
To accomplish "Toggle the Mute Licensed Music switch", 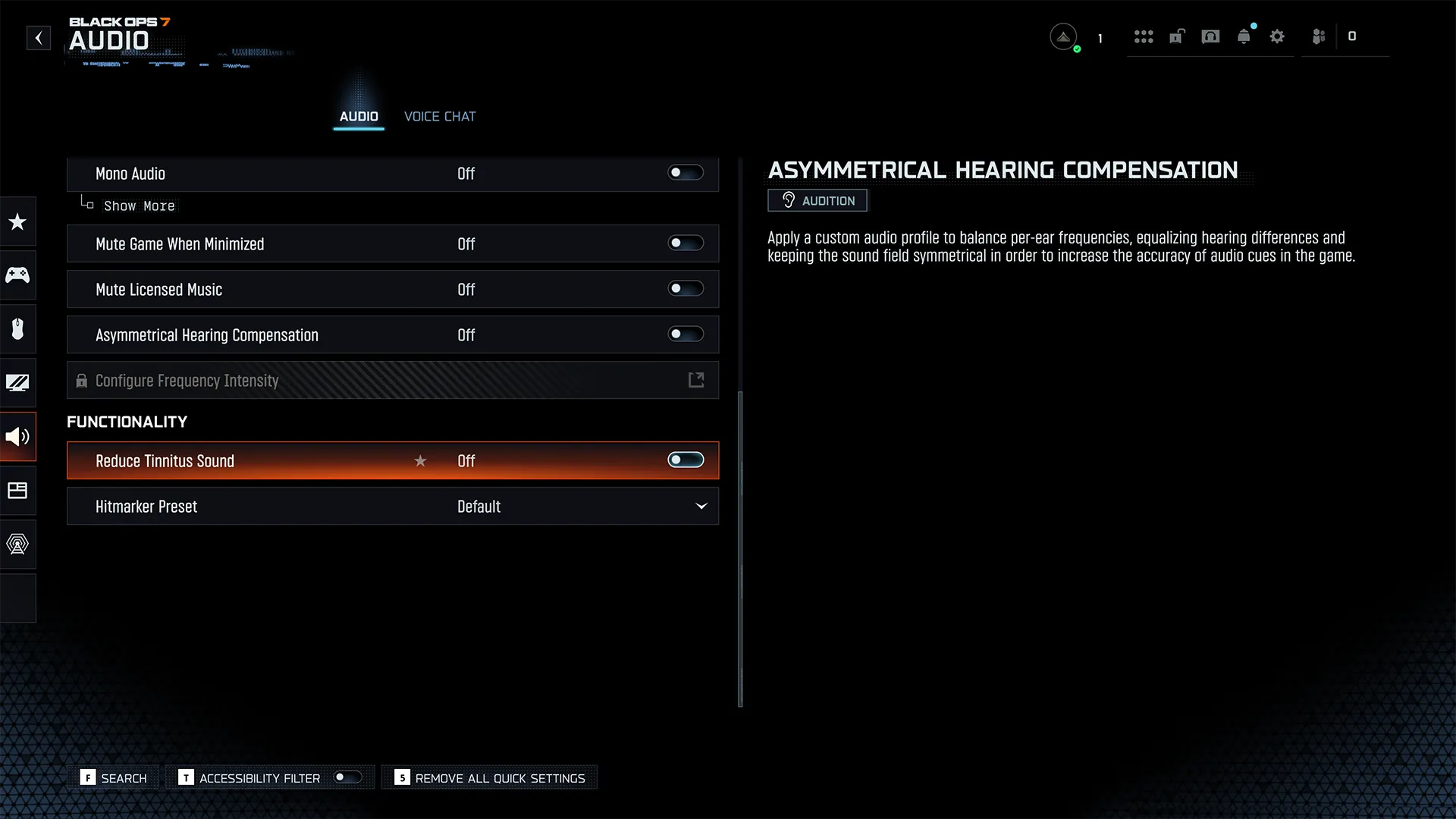I will point(685,289).
